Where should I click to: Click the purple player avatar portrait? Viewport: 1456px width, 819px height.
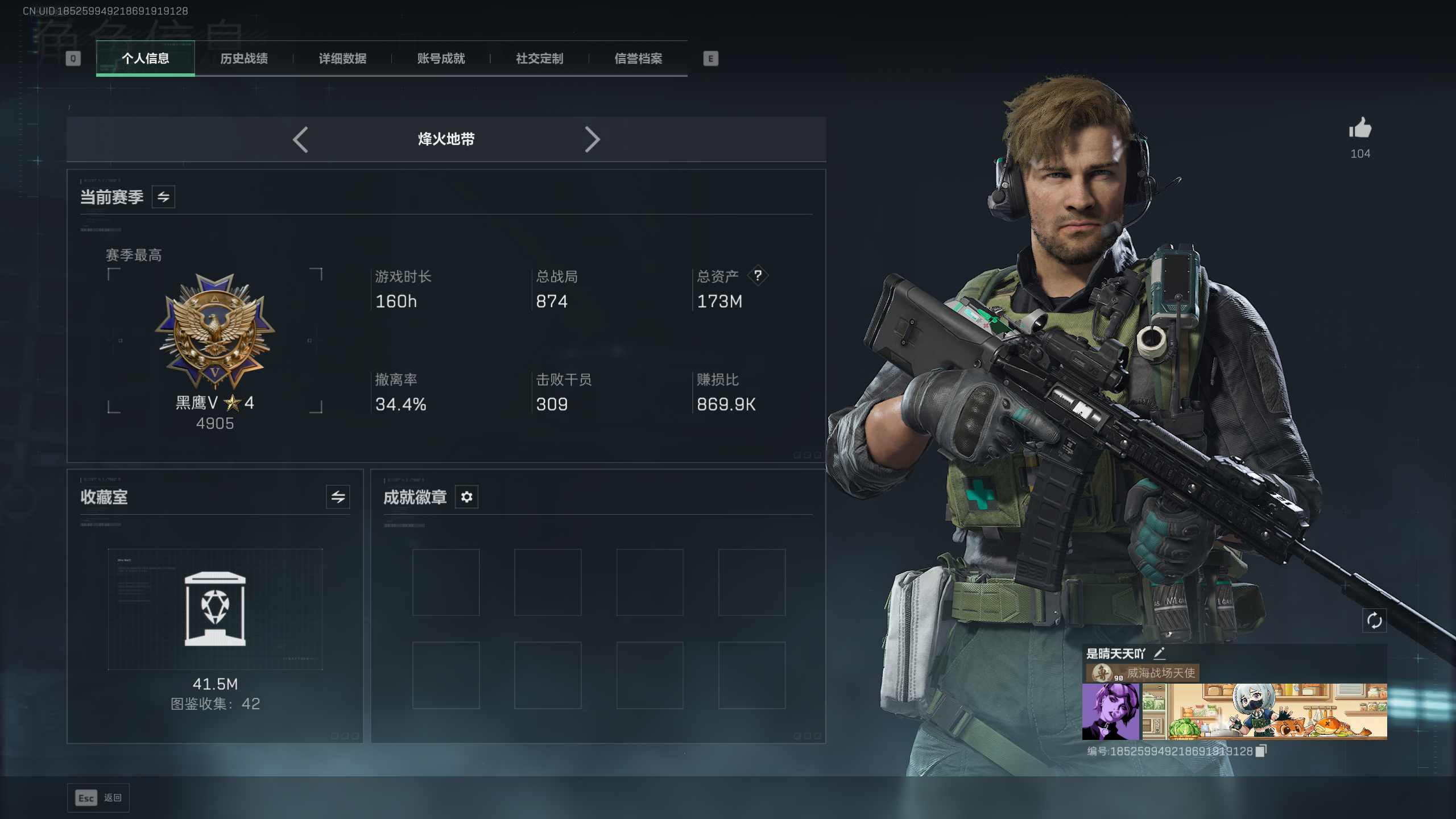coord(1110,712)
